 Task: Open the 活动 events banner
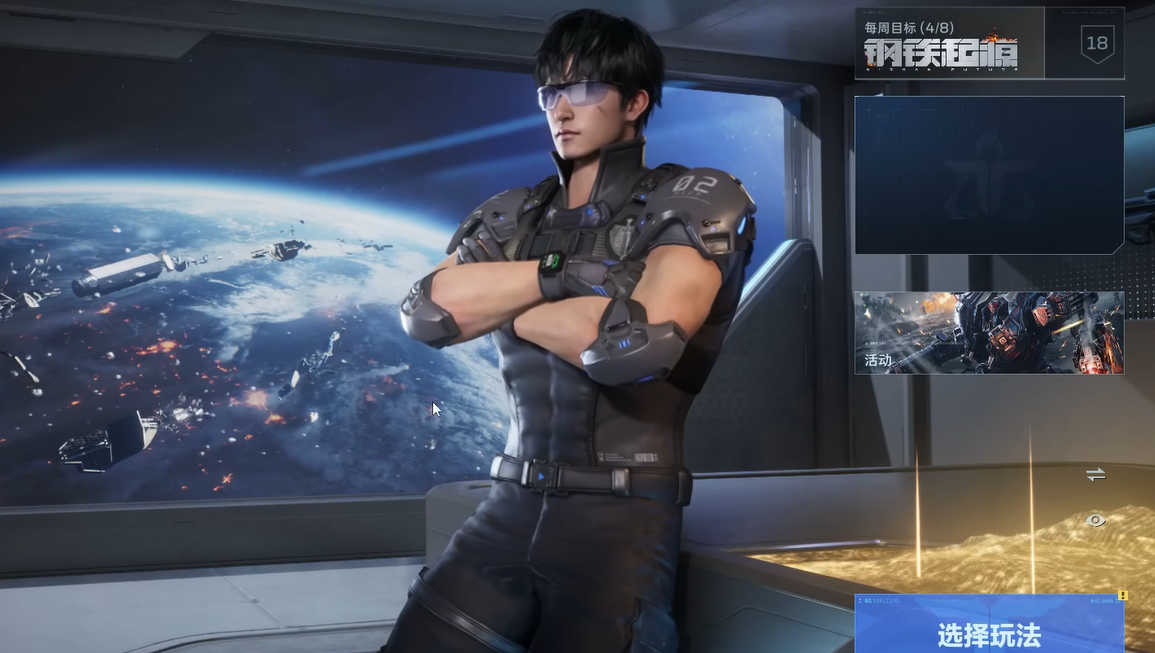[988, 333]
